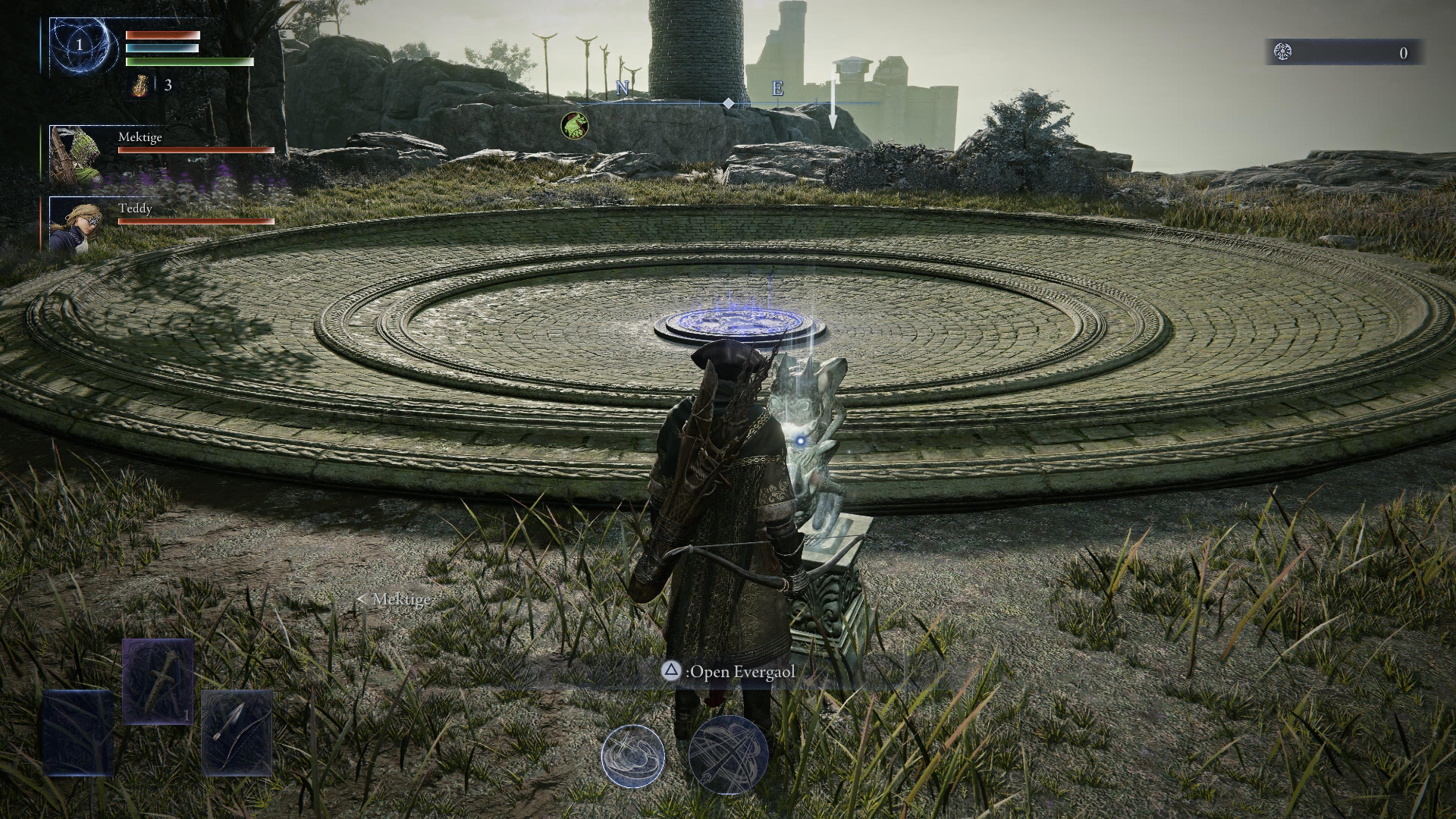Select the bow weapon slot
The width and height of the screenshot is (1456, 819).
(x=236, y=732)
